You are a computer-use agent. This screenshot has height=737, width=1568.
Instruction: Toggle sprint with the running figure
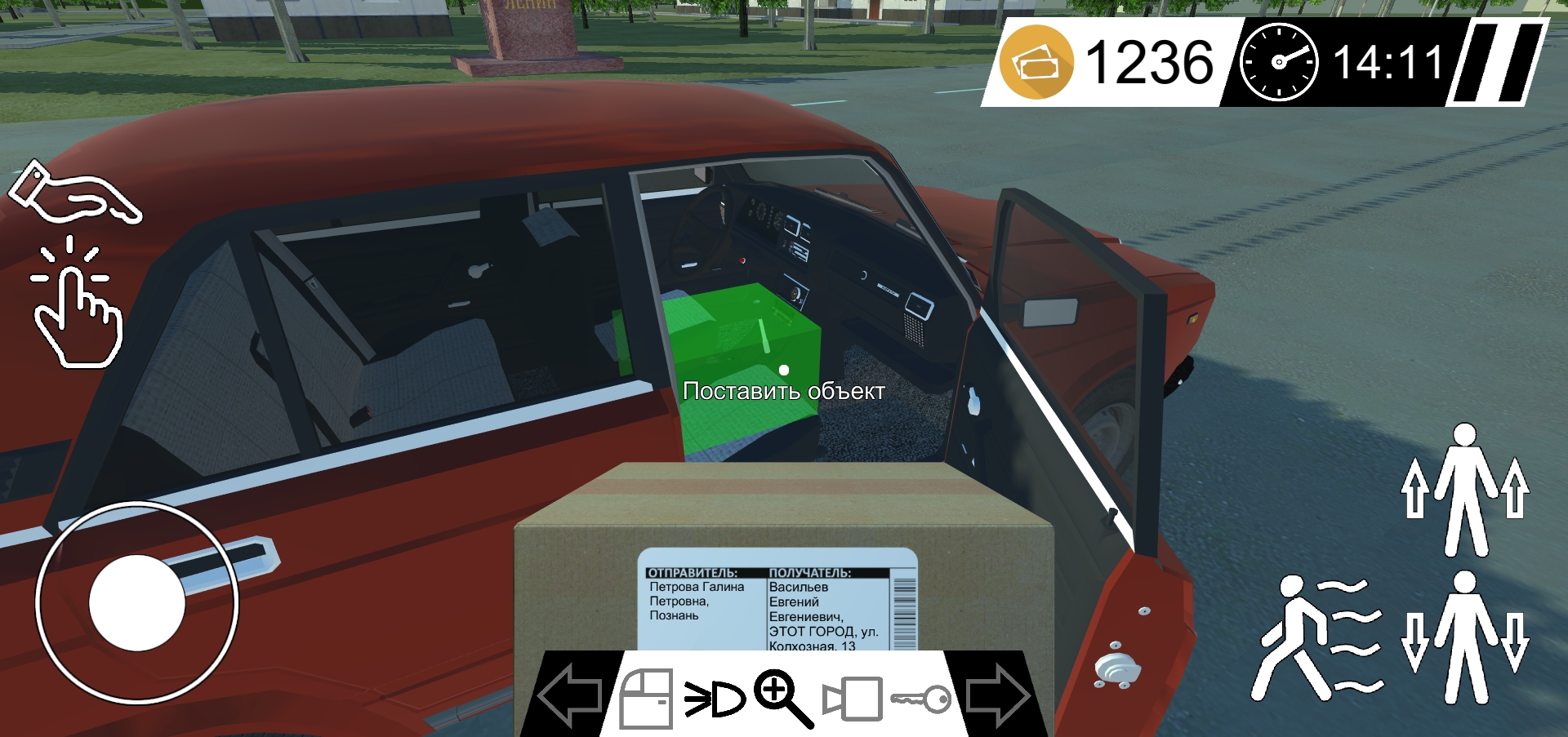1316,638
